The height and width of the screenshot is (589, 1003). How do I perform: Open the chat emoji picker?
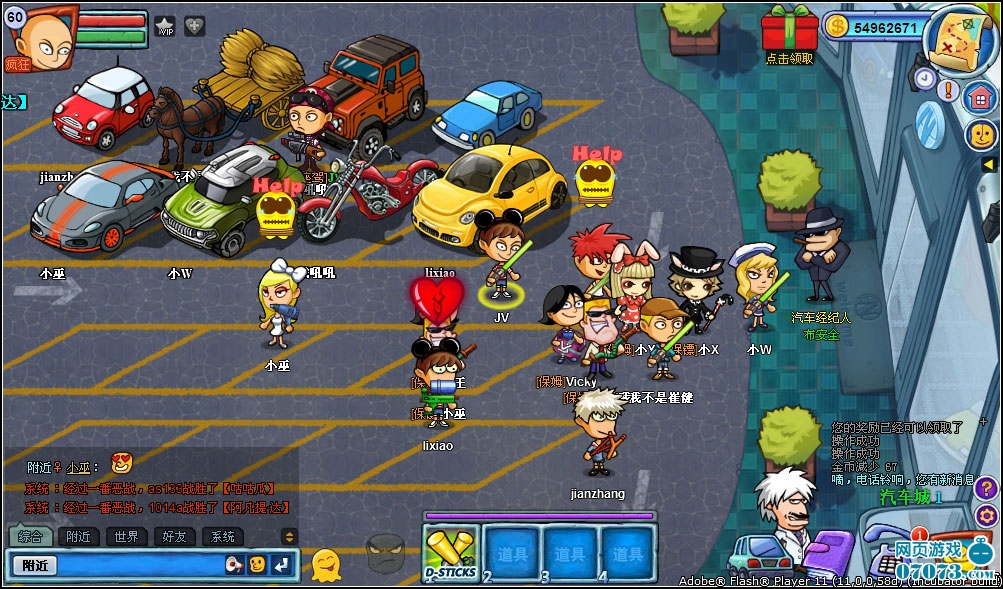click(257, 565)
